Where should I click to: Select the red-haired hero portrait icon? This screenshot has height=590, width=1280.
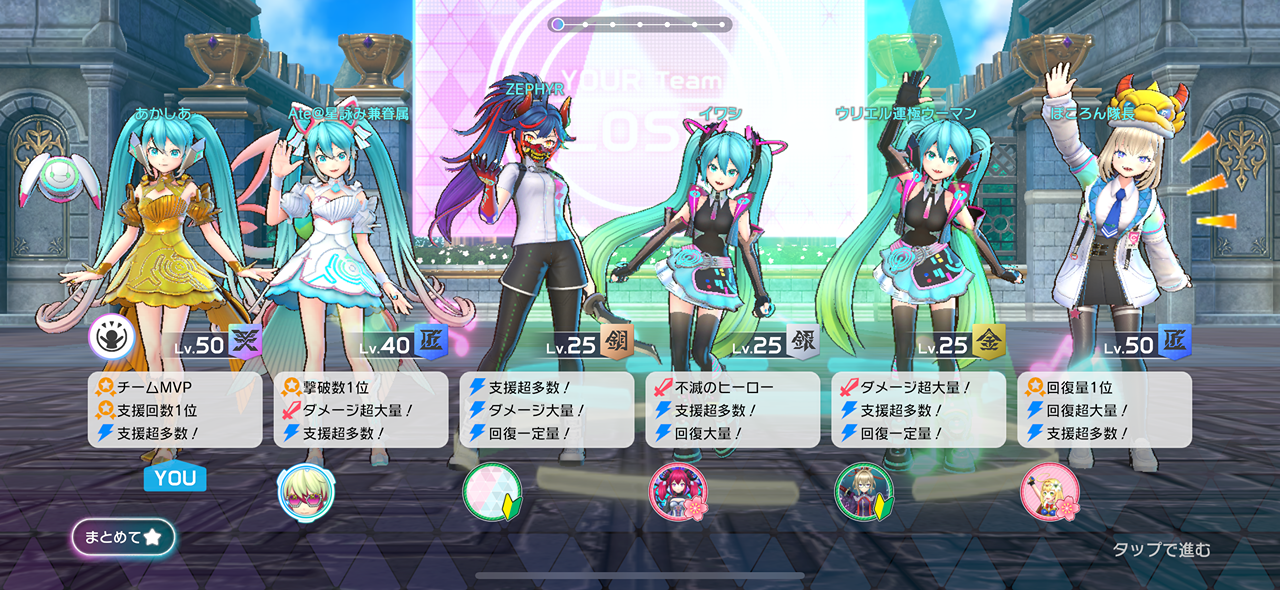pyautogui.click(x=678, y=492)
